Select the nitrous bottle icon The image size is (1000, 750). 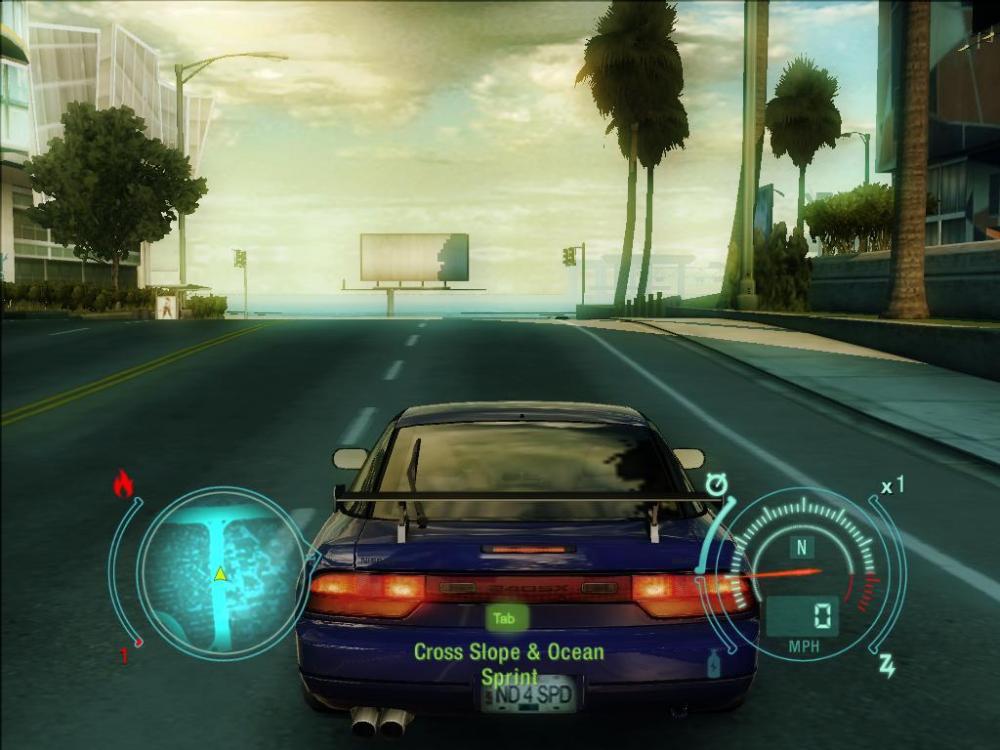pos(714,664)
